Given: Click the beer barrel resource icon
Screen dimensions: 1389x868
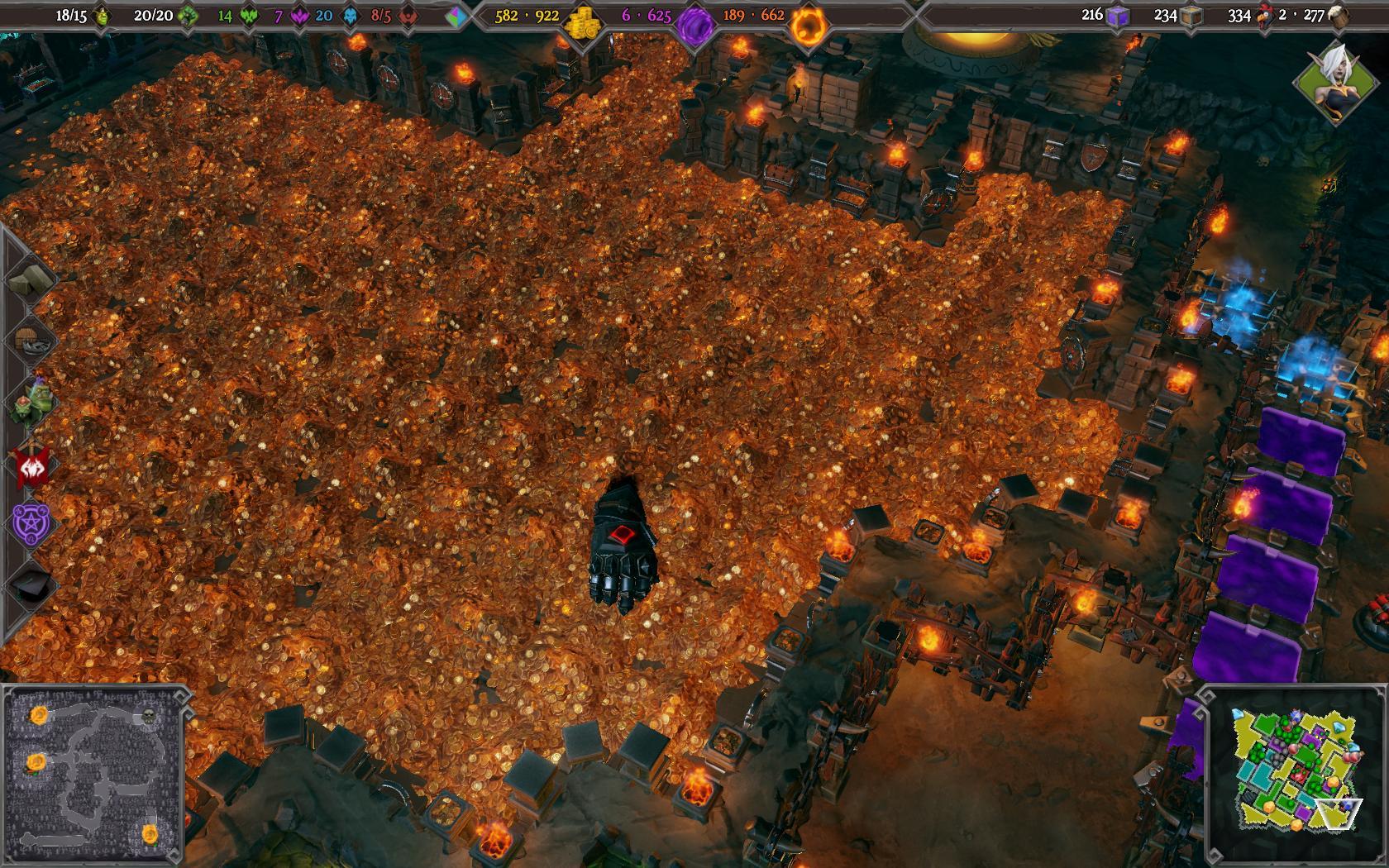Looking at the screenshot, I should click(x=1339, y=16).
